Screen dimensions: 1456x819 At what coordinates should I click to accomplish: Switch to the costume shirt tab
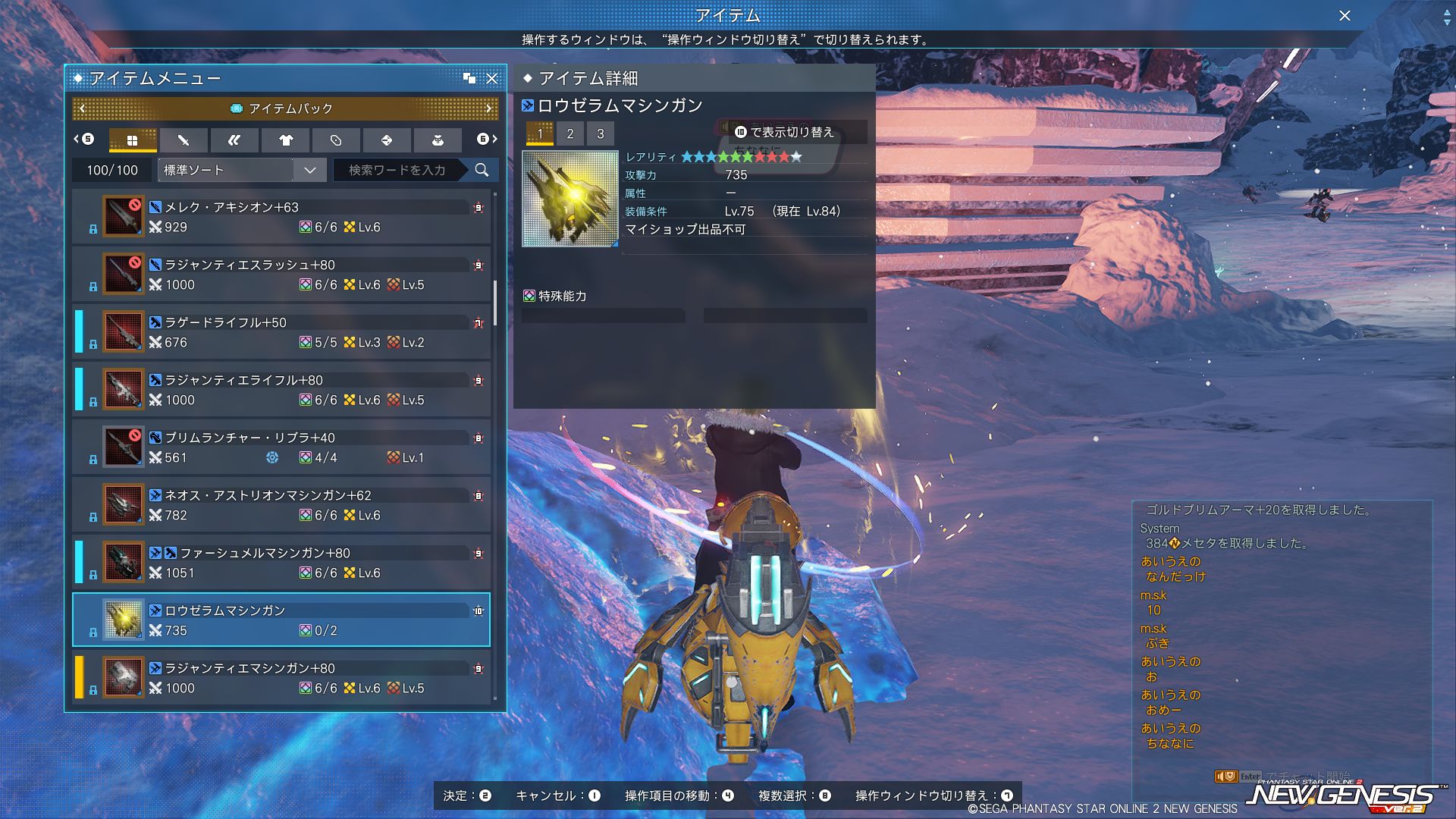[x=285, y=140]
